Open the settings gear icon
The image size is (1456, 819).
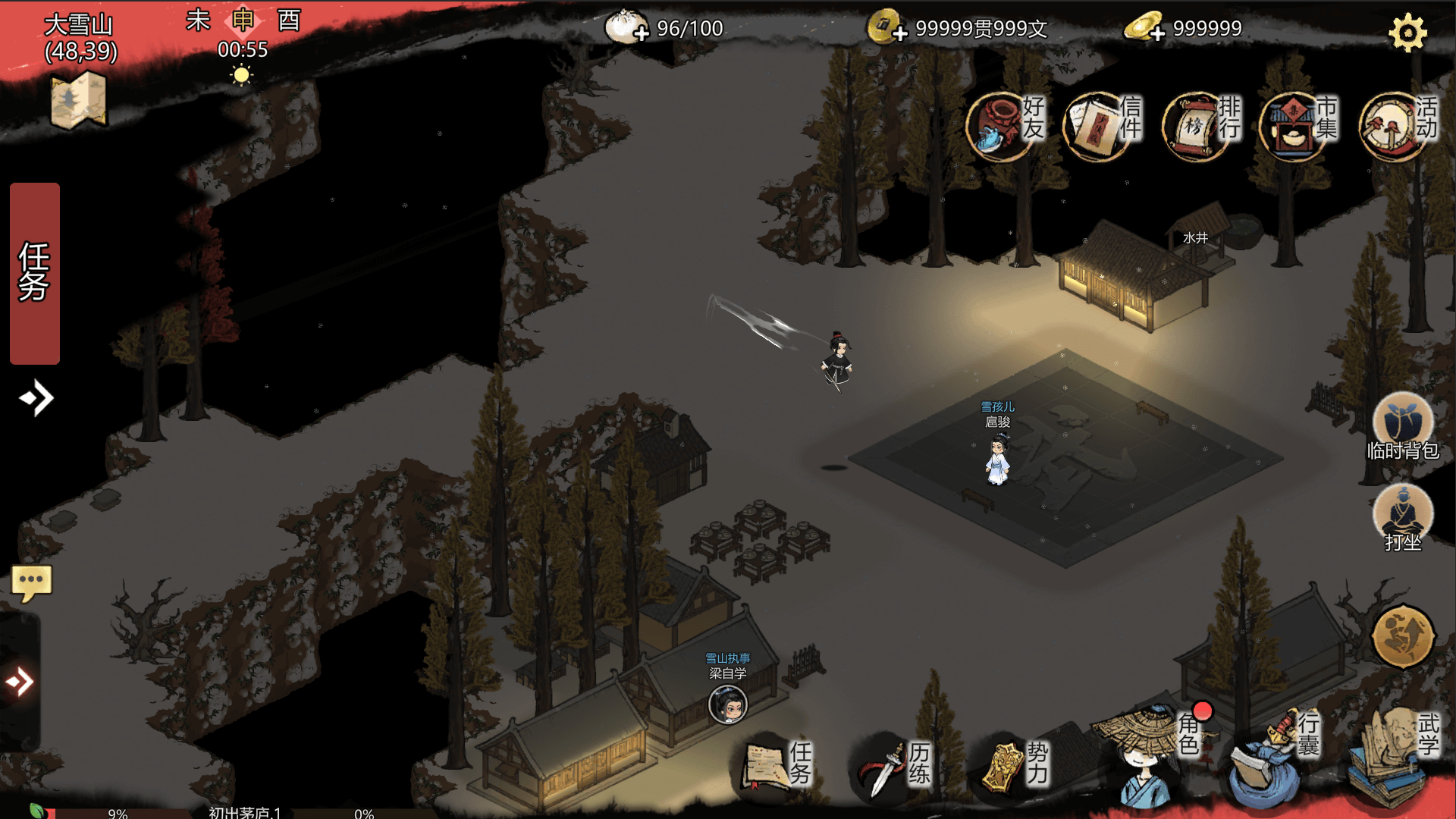coord(1407,33)
